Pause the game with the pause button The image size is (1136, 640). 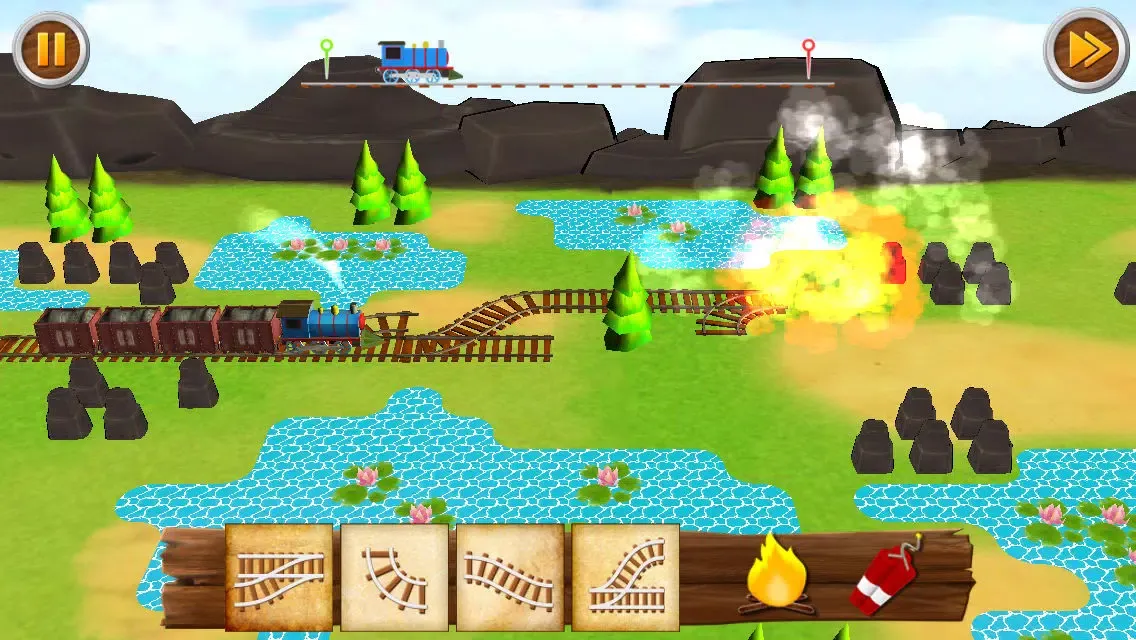point(51,49)
